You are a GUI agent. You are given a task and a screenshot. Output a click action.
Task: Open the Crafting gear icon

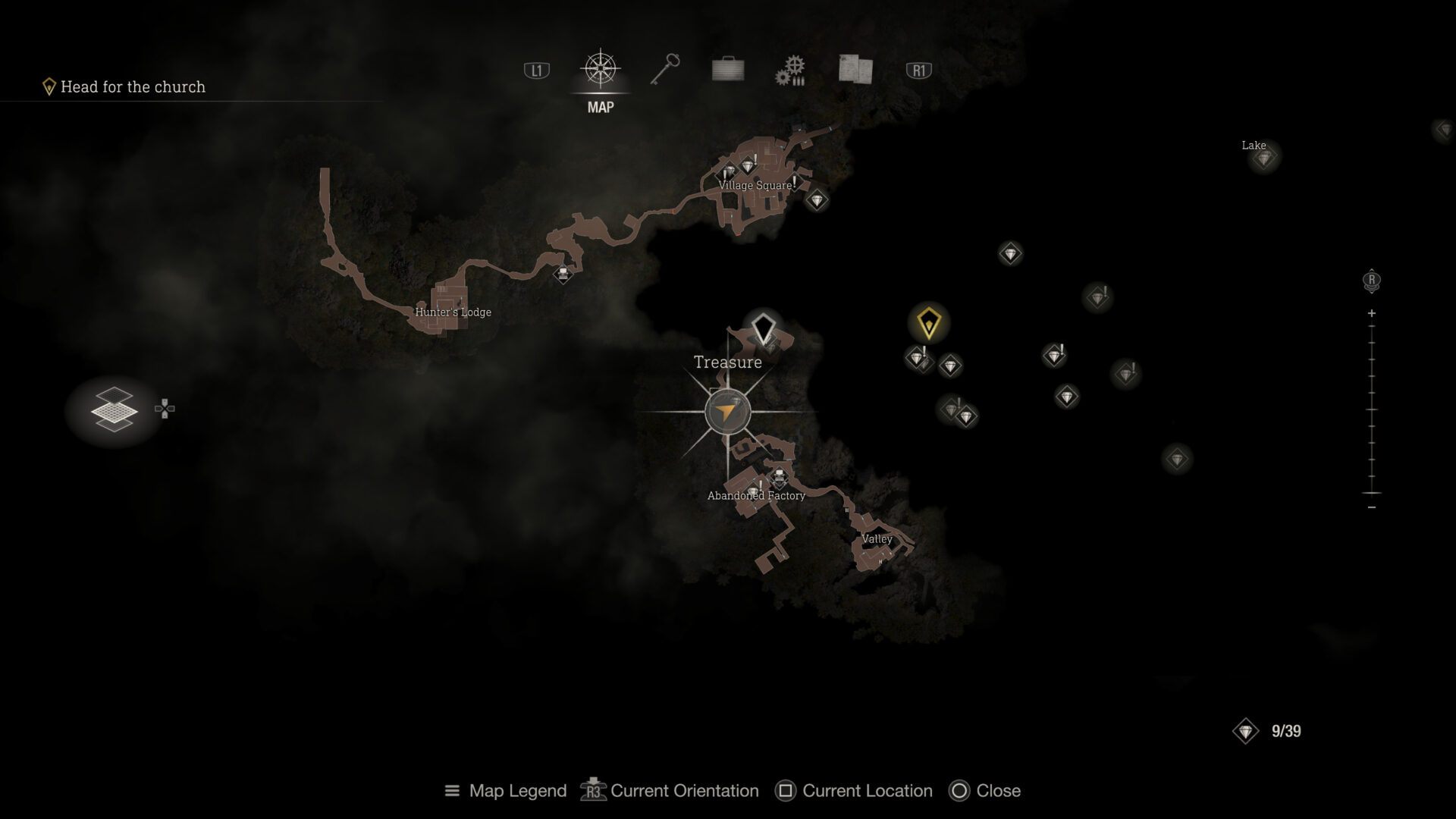[x=790, y=68]
